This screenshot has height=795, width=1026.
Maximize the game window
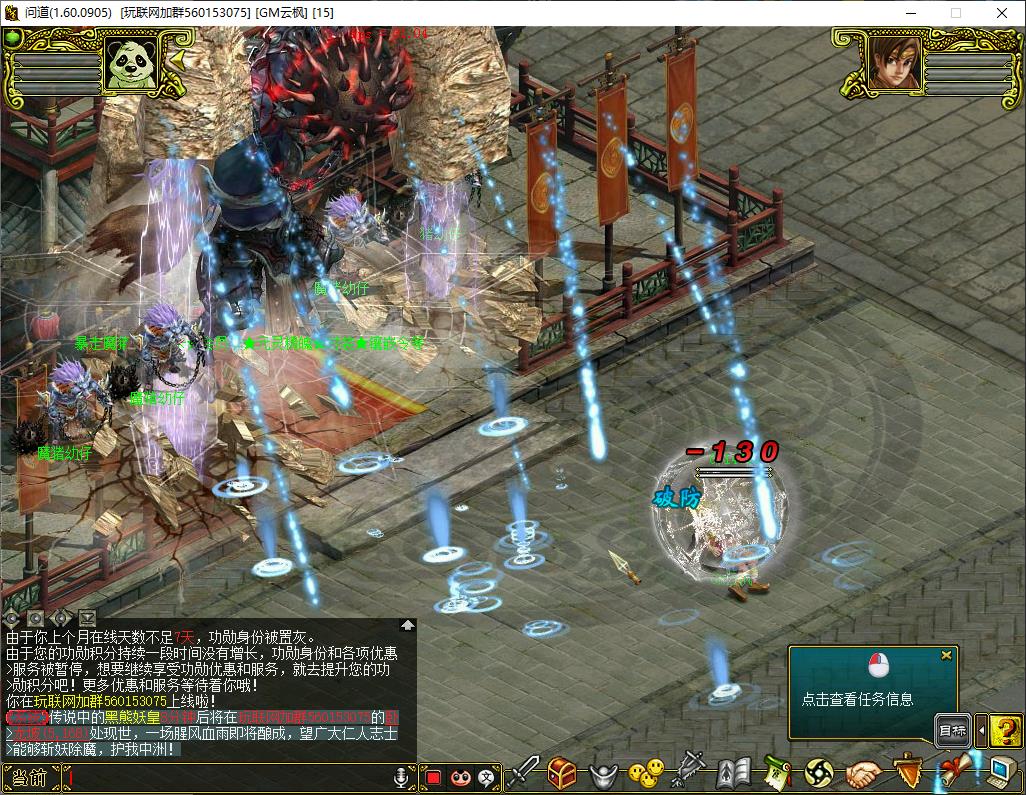955,13
